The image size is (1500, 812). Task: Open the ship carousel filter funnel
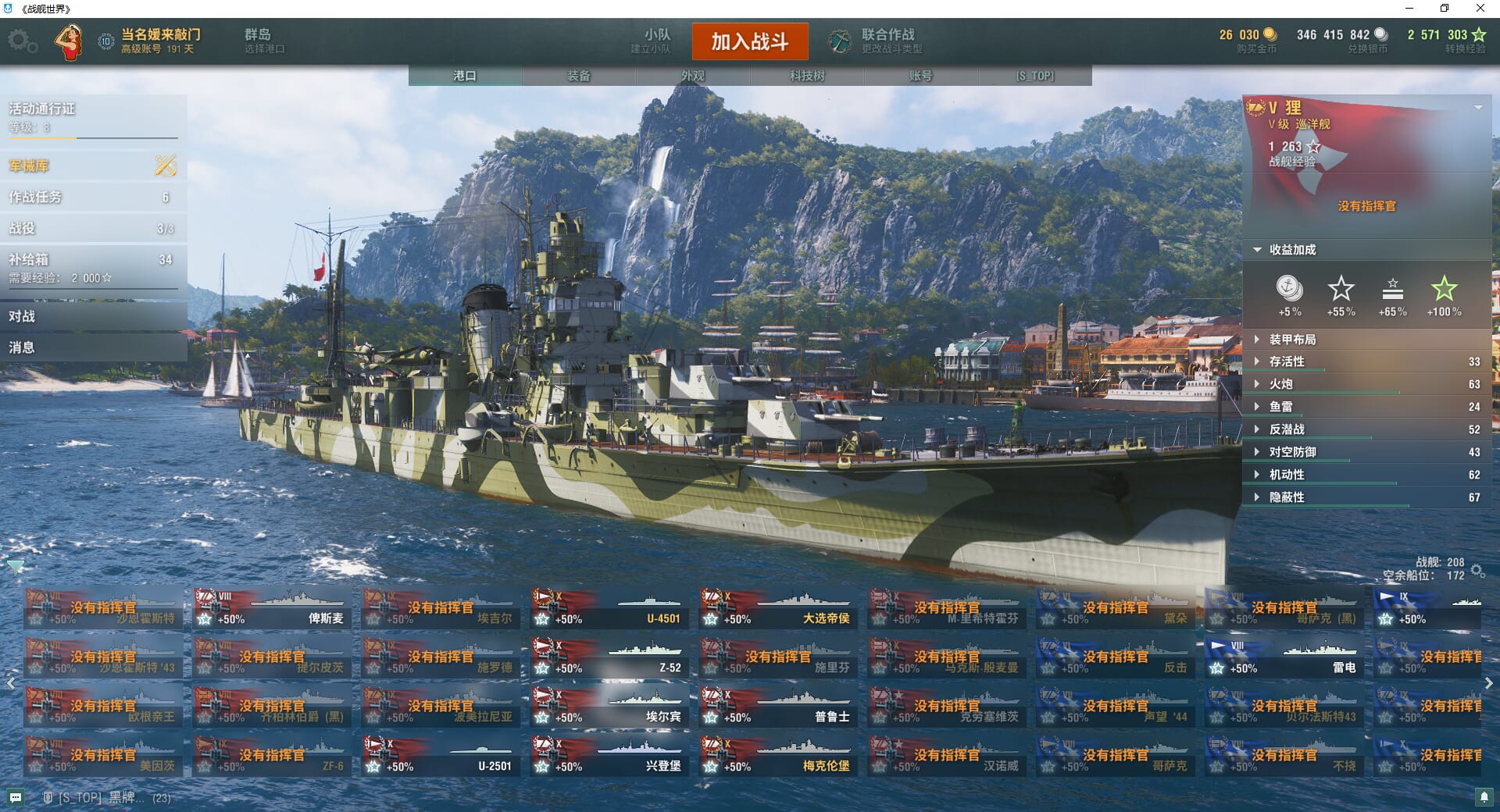(15, 566)
